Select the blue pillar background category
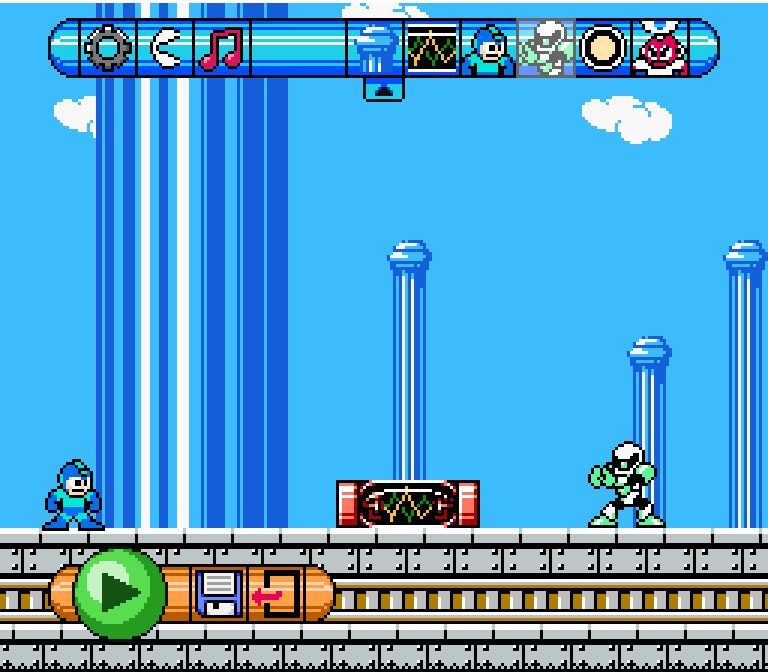The height and width of the screenshot is (672, 768). coord(377,48)
